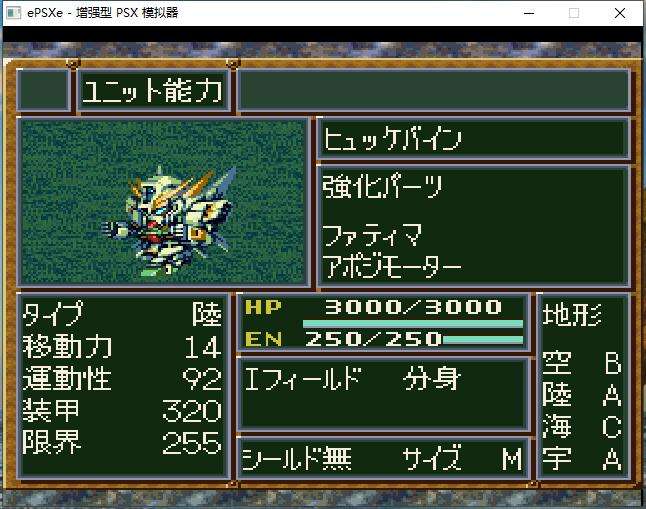Choose the Iフィールド special ability
This screenshot has height=509, width=646.
pos(304,380)
